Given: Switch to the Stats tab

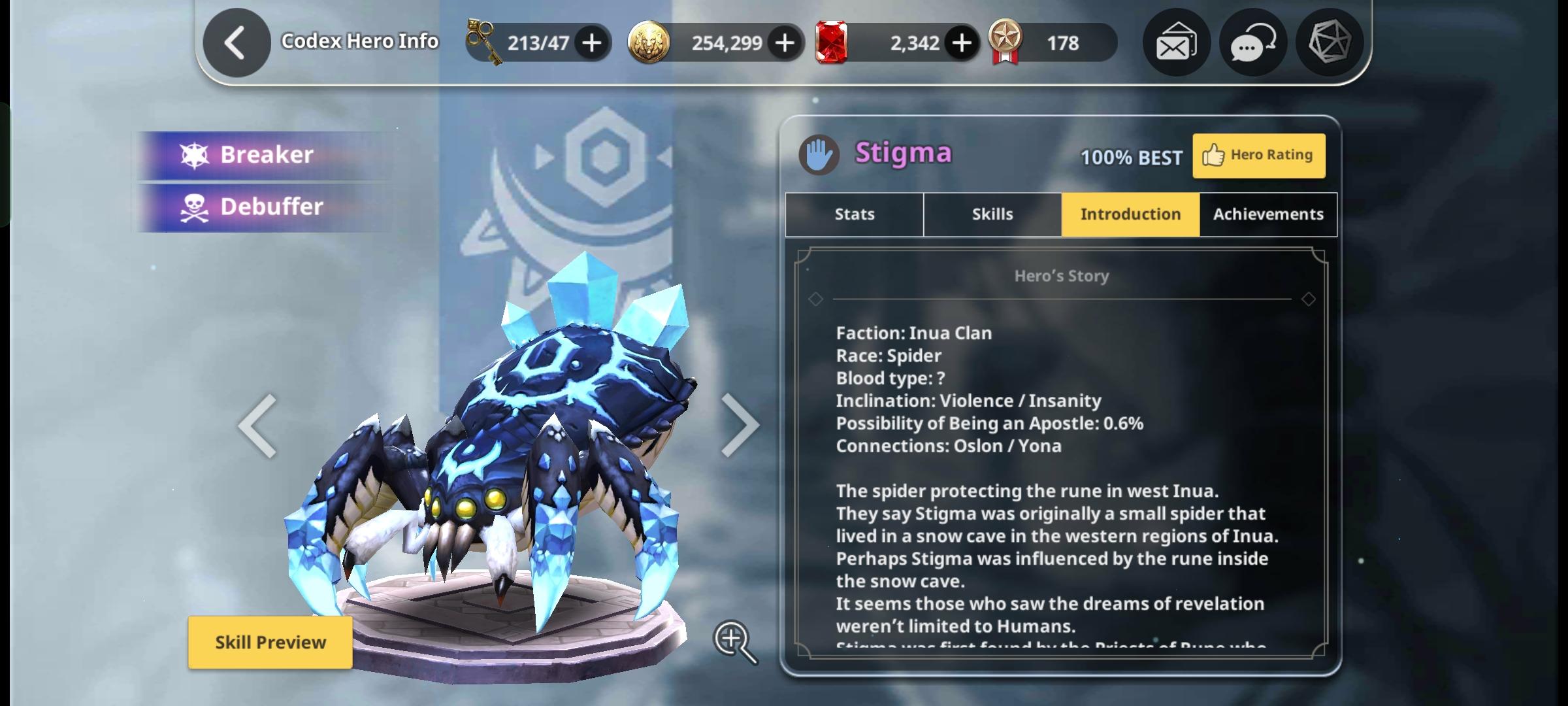Looking at the screenshot, I should click(853, 214).
